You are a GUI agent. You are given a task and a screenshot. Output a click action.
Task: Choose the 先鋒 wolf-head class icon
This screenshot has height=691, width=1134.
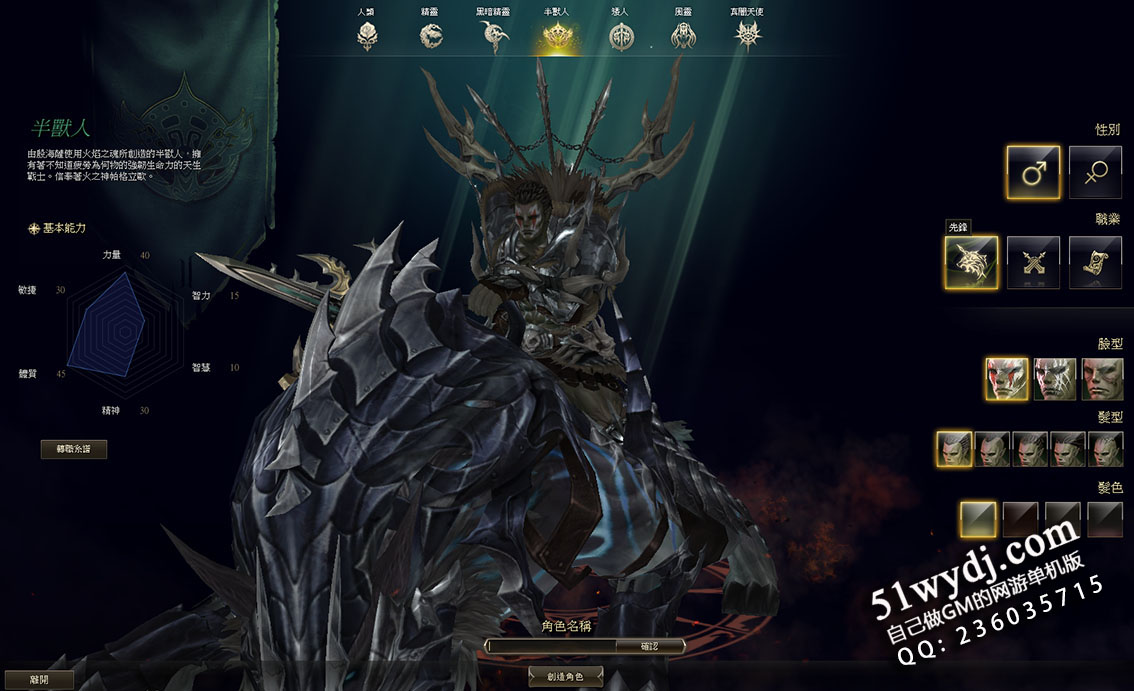point(971,263)
